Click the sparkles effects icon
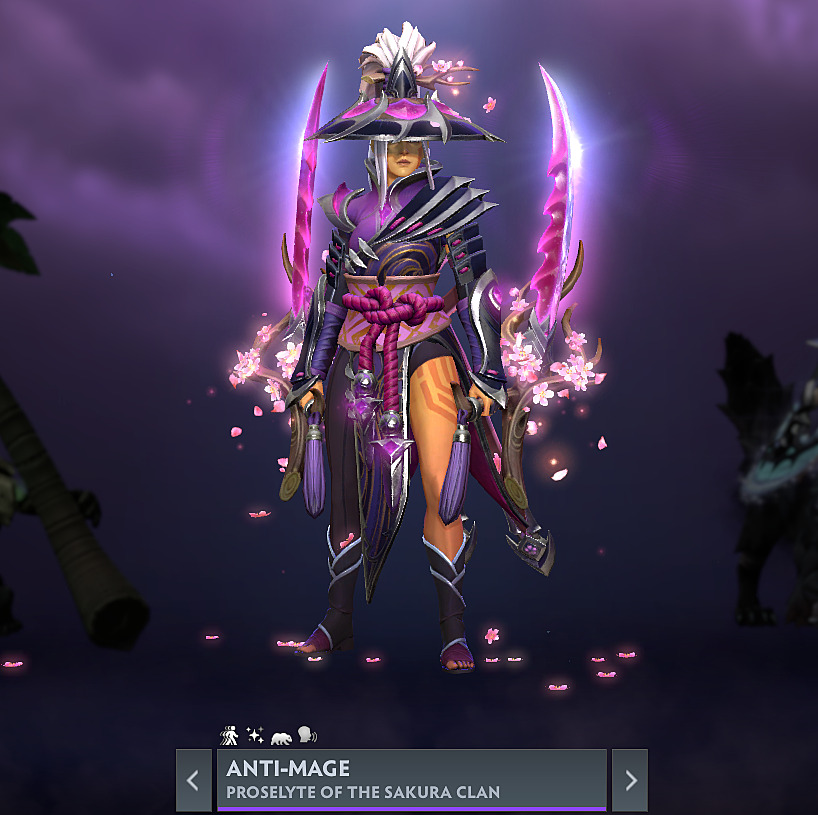The image size is (818, 815). coord(255,736)
